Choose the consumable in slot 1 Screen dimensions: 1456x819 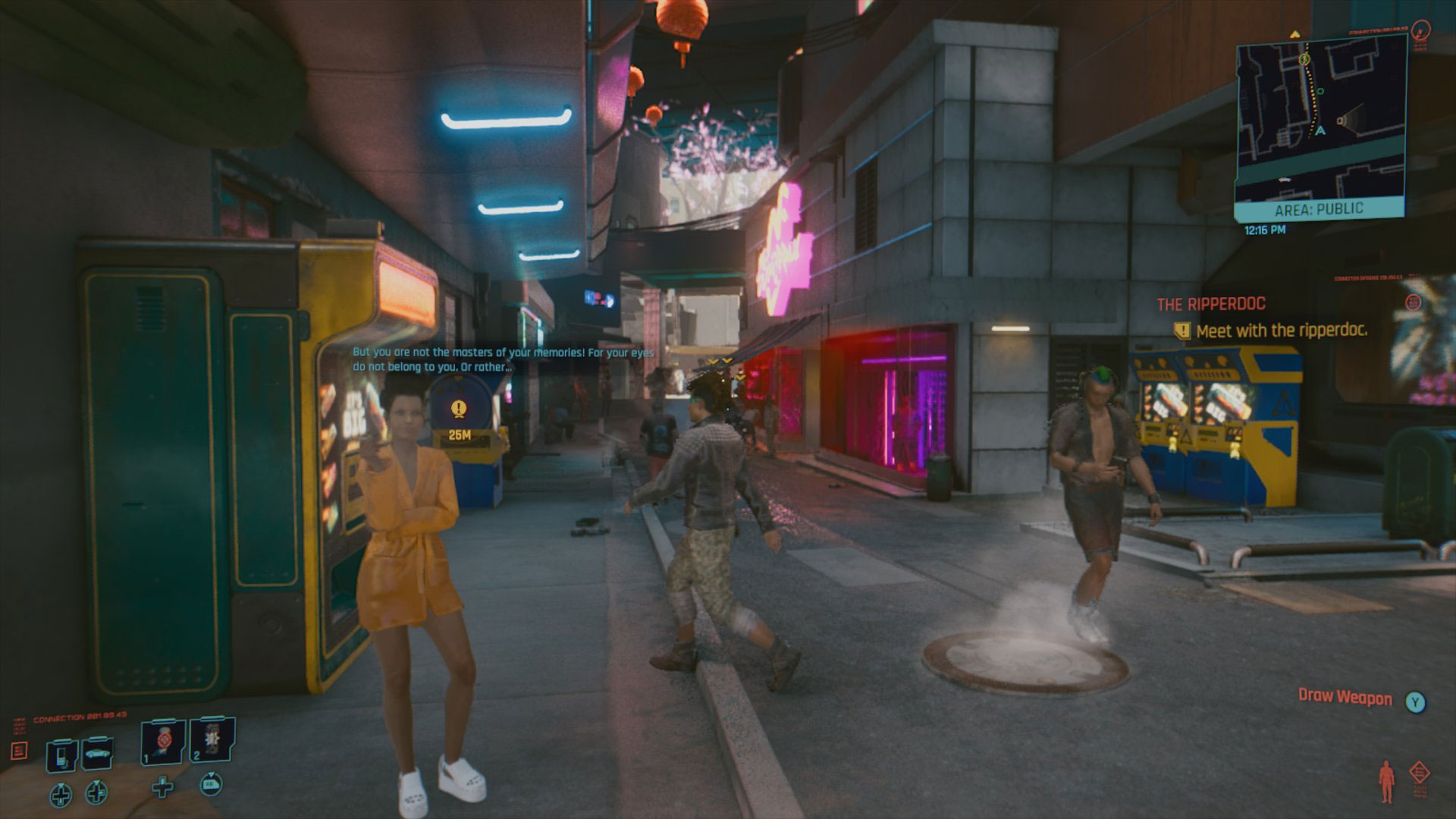click(x=163, y=742)
